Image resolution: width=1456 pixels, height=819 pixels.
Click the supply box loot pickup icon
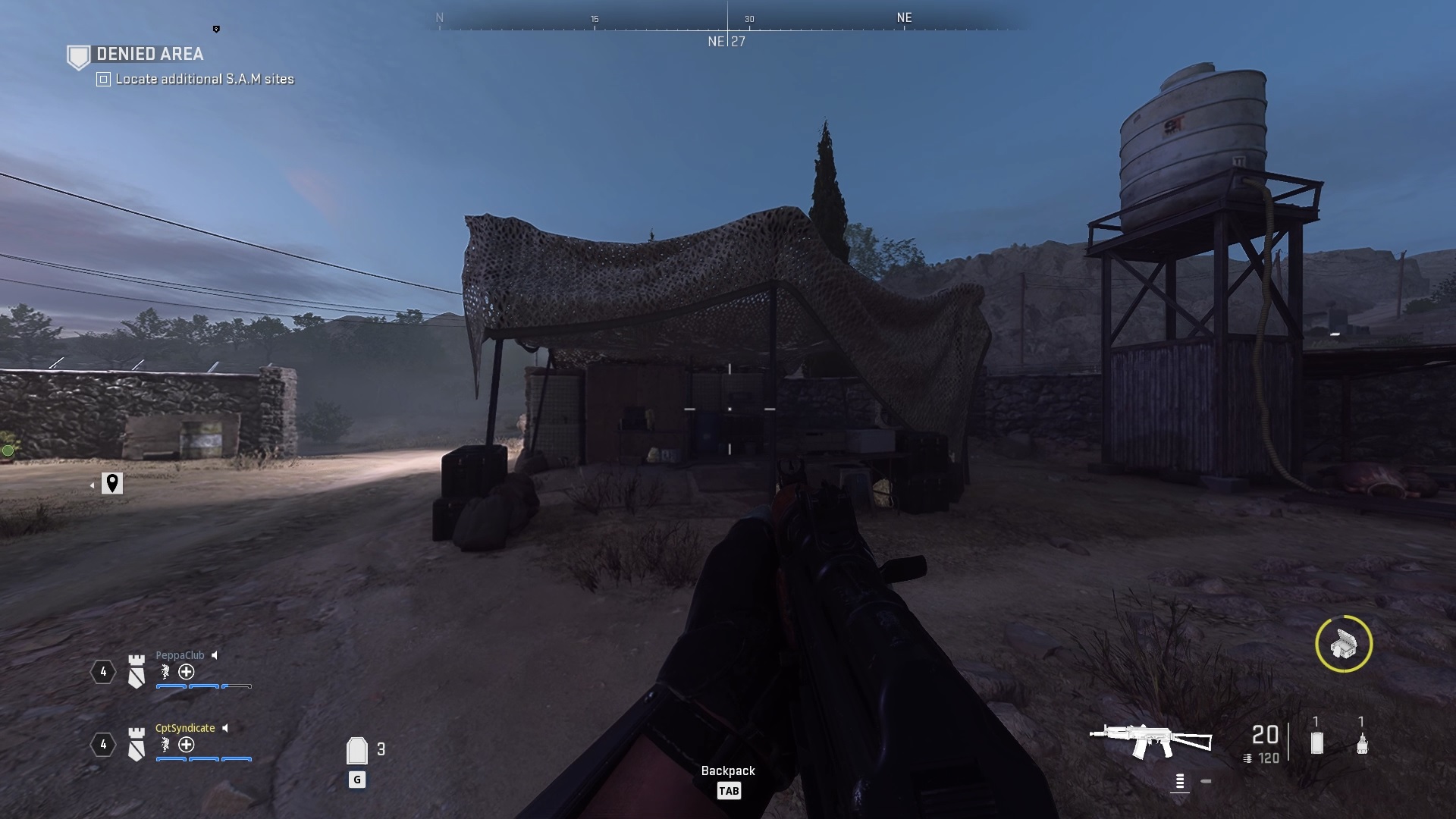(1345, 644)
